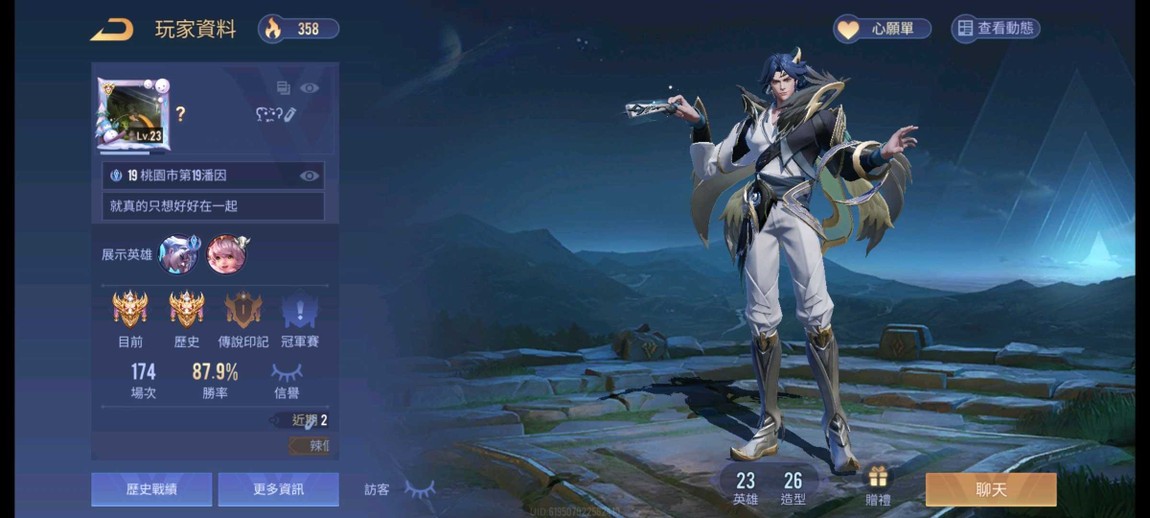Screen dimensions: 1150x518
Task: Select the first showcase hero portrait
Action: point(178,254)
